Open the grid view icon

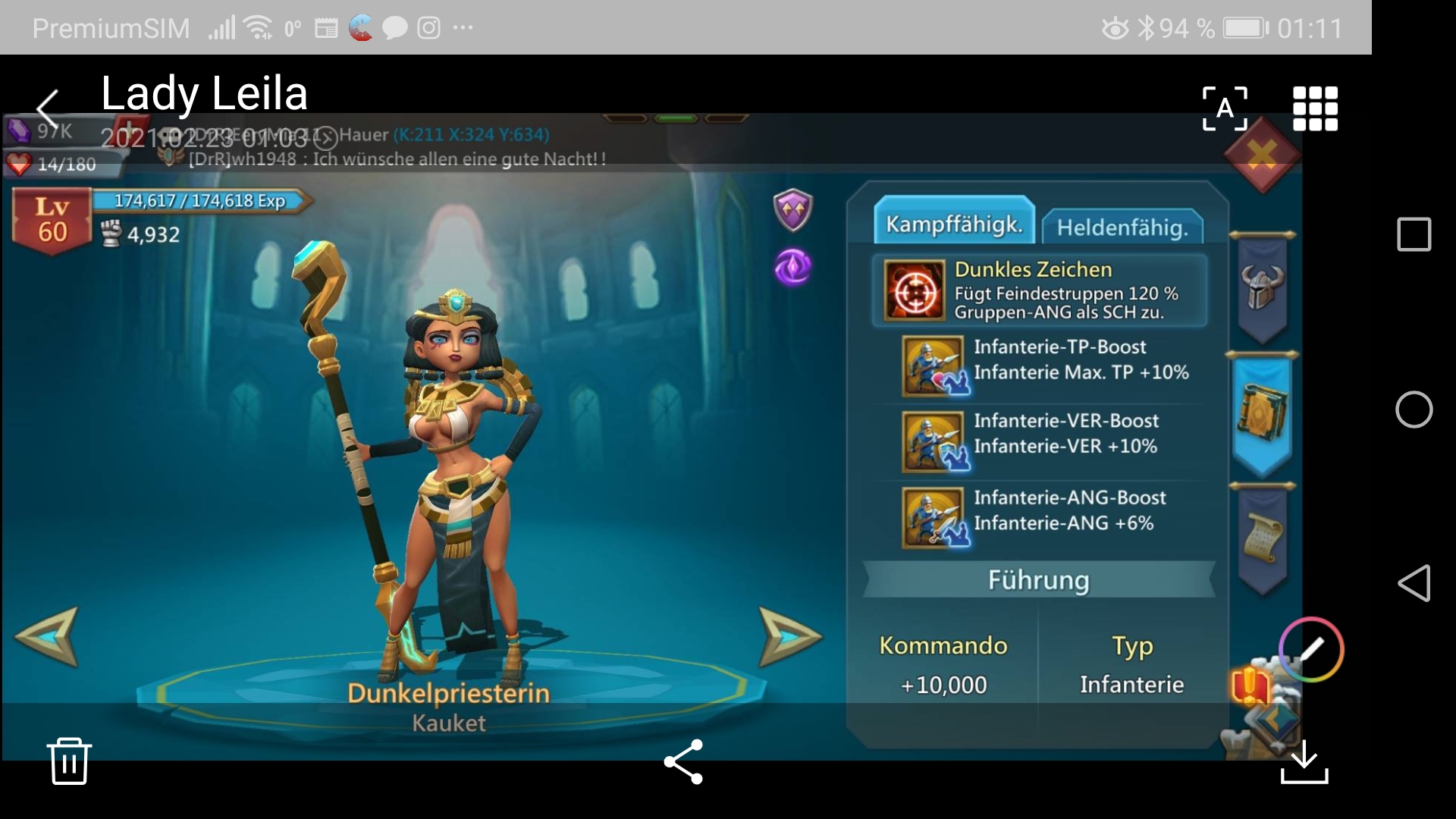pos(1315,108)
